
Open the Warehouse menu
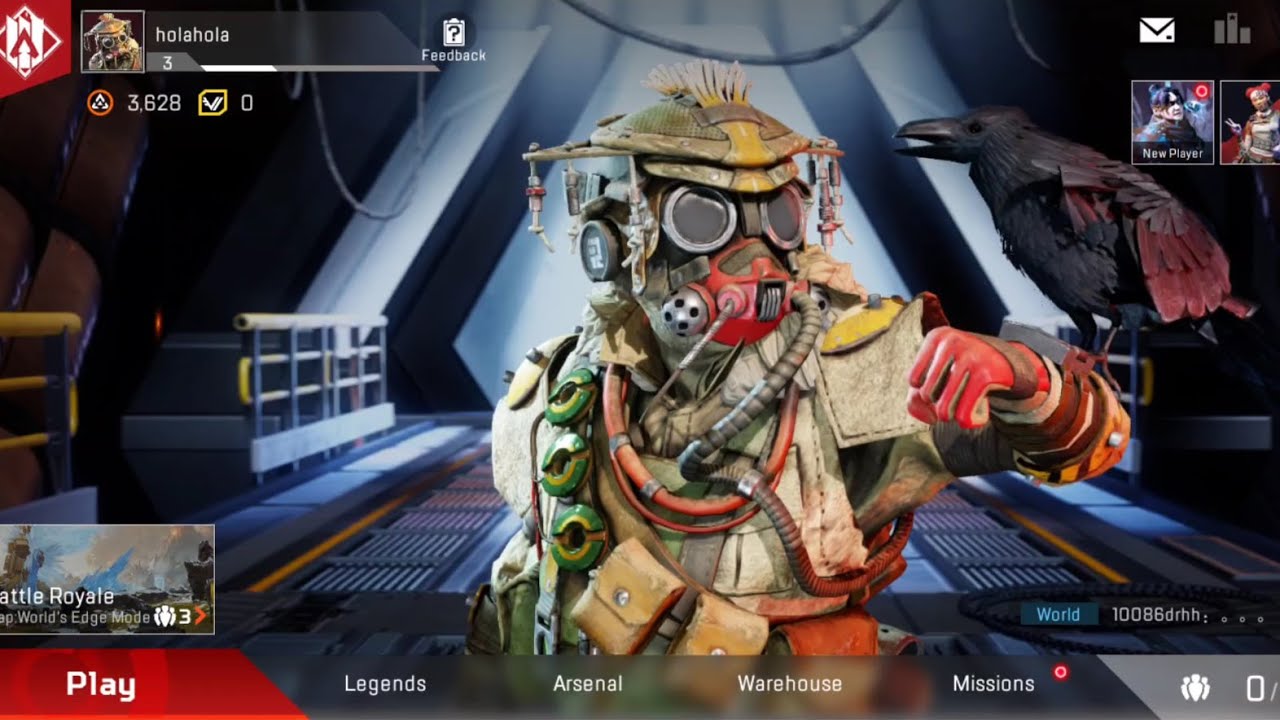(x=789, y=684)
